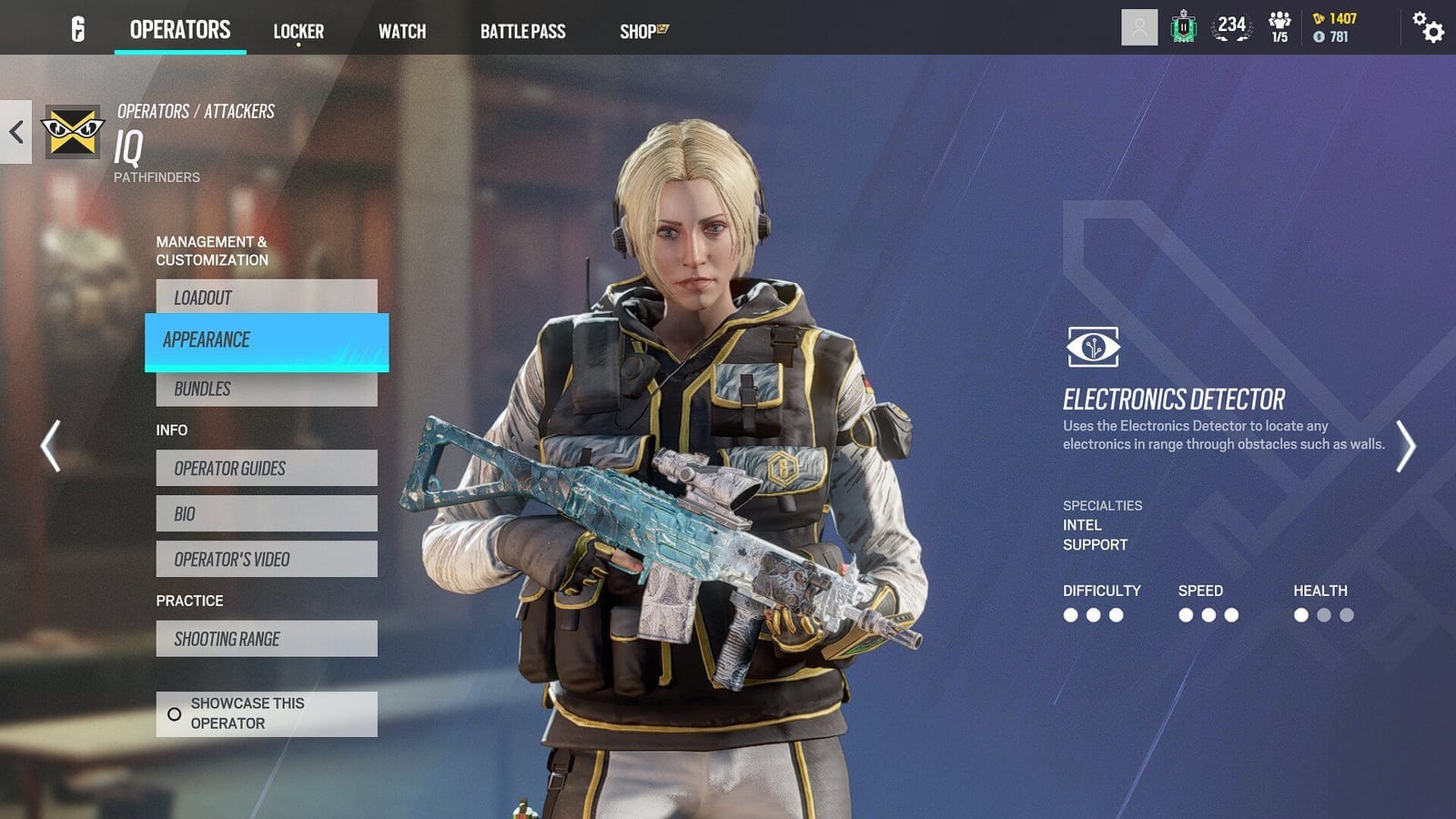Image resolution: width=1456 pixels, height=819 pixels.
Task: Select the Intel specialty label
Action: (1080, 525)
